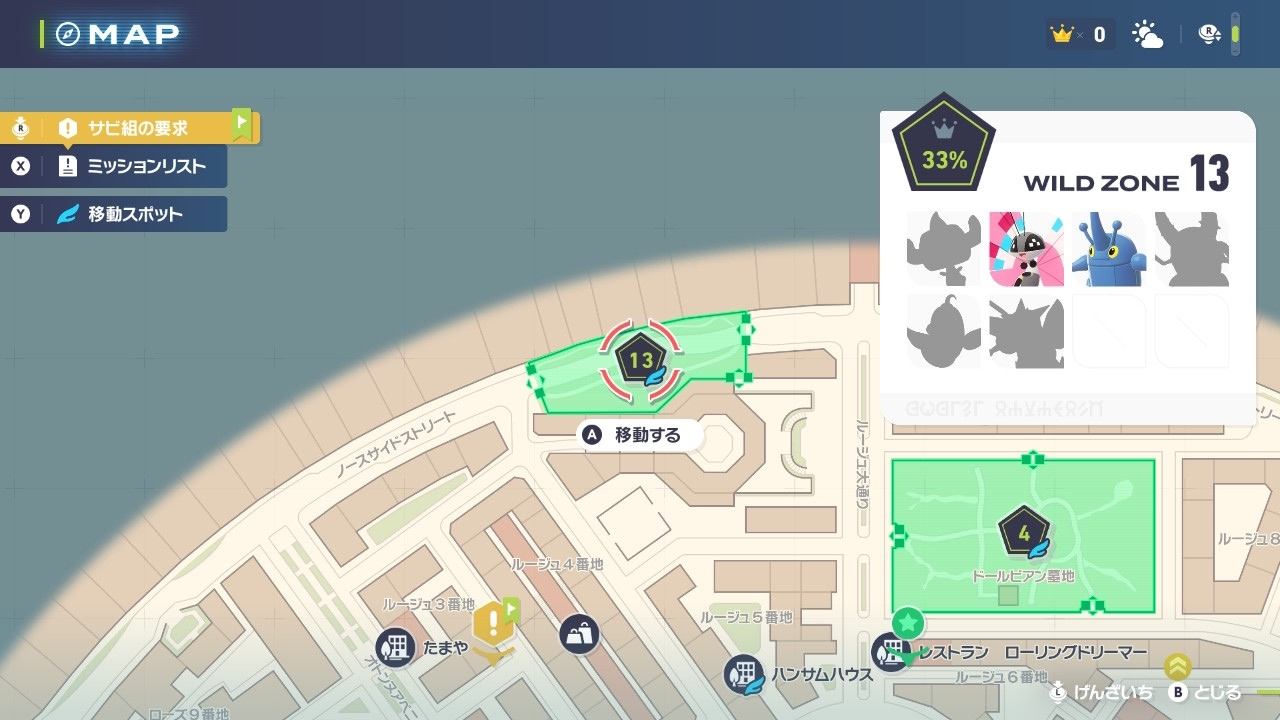This screenshot has width=1280, height=720.
Task: Select the サビ組の要求 tracked mission
Action: point(136,128)
